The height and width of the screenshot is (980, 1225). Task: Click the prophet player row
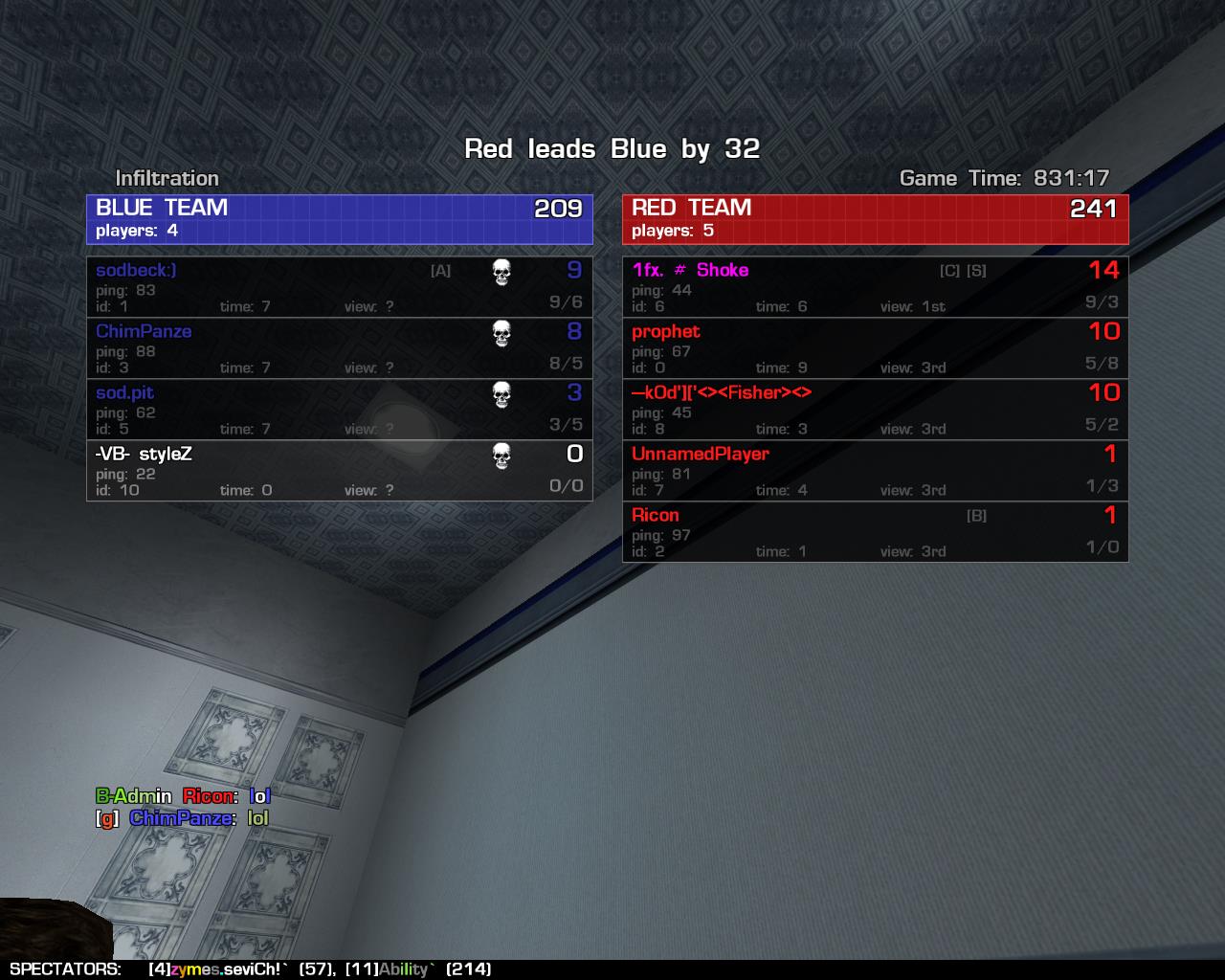point(875,347)
